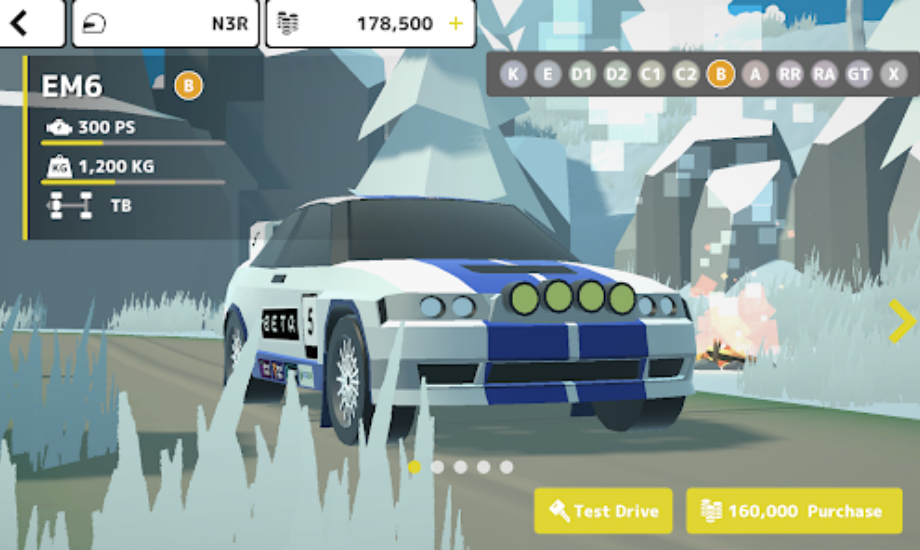Choose the C2 car class
The height and width of the screenshot is (550, 920).
pos(686,74)
